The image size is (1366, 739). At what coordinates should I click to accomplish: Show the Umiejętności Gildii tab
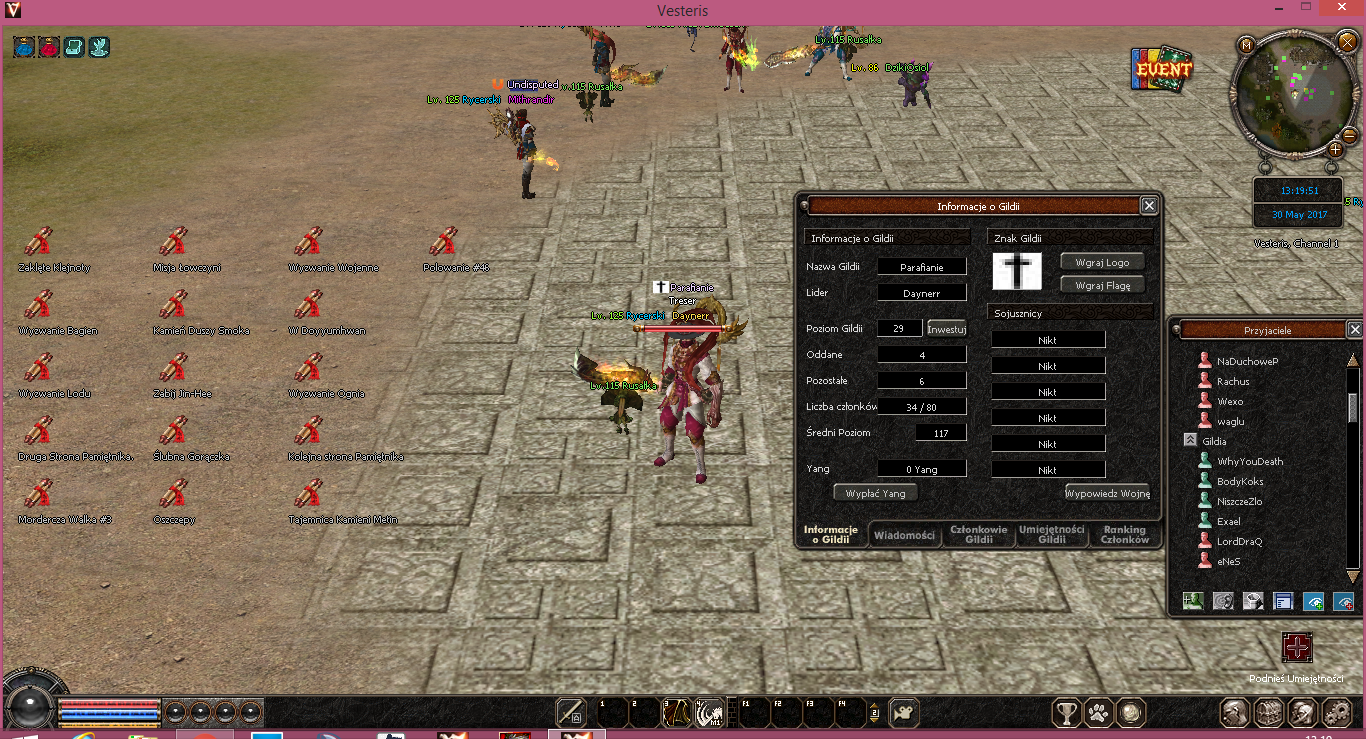(x=1052, y=535)
